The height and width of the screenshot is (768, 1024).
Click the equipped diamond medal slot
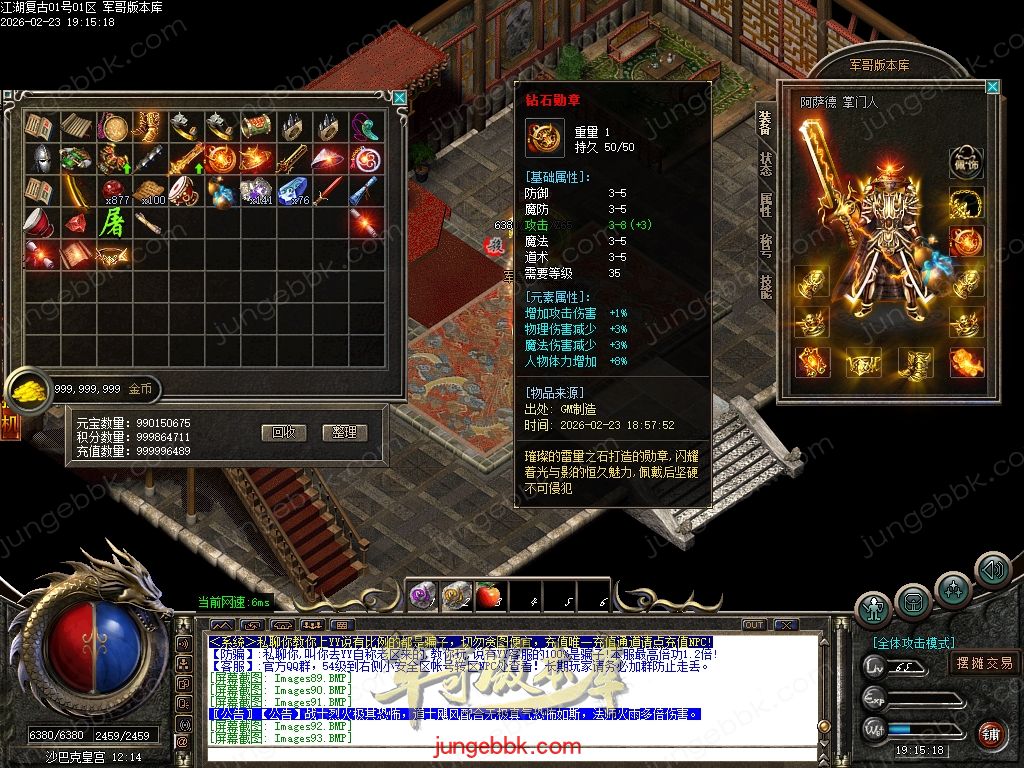click(x=966, y=241)
